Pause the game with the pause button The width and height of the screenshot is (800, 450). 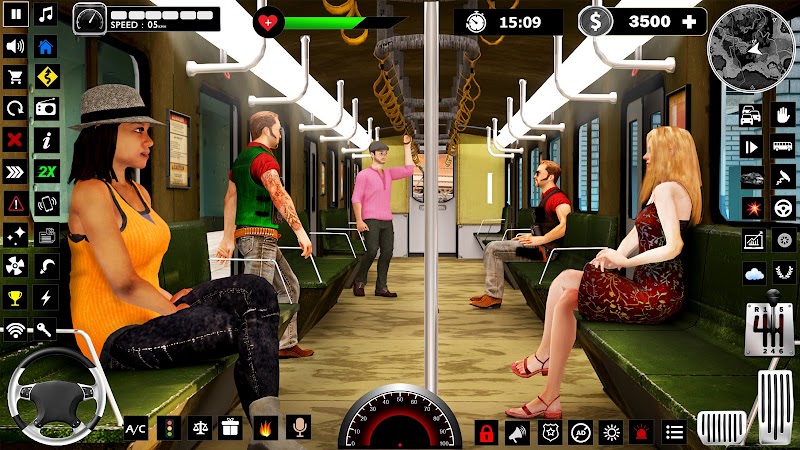[15, 15]
